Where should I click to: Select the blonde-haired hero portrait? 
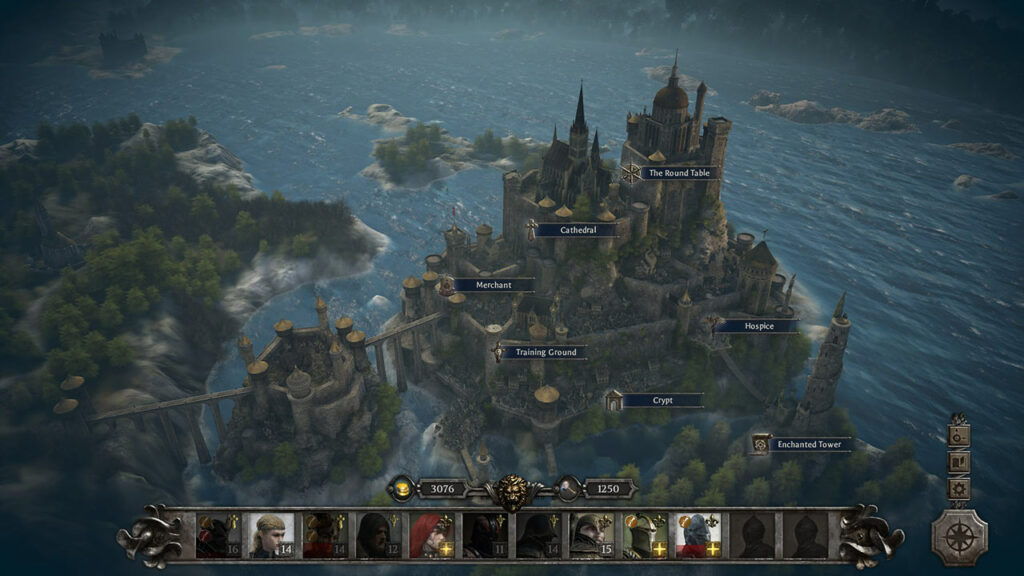tap(271, 535)
